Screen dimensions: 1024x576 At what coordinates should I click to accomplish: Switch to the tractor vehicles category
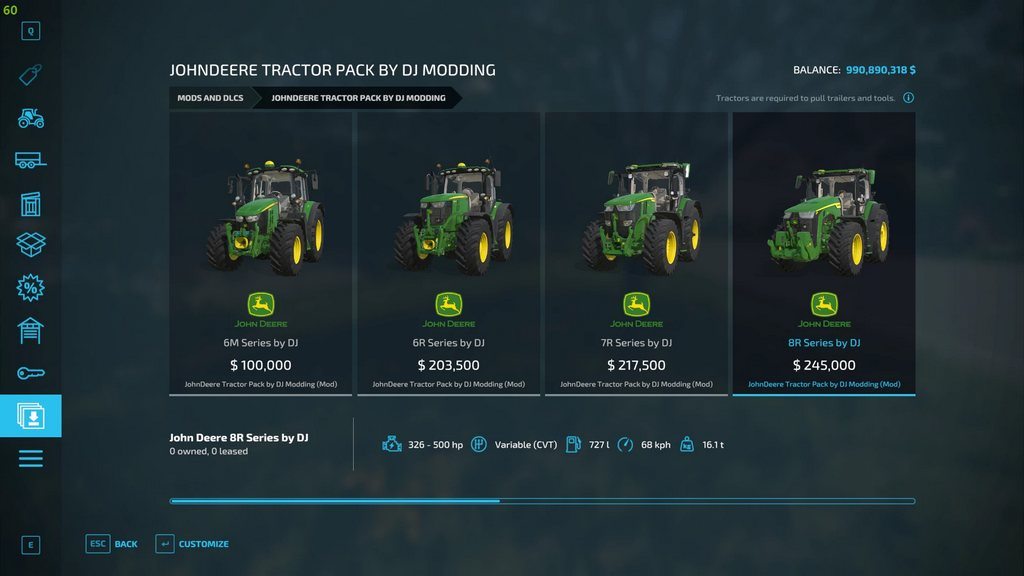(x=31, y=118)
